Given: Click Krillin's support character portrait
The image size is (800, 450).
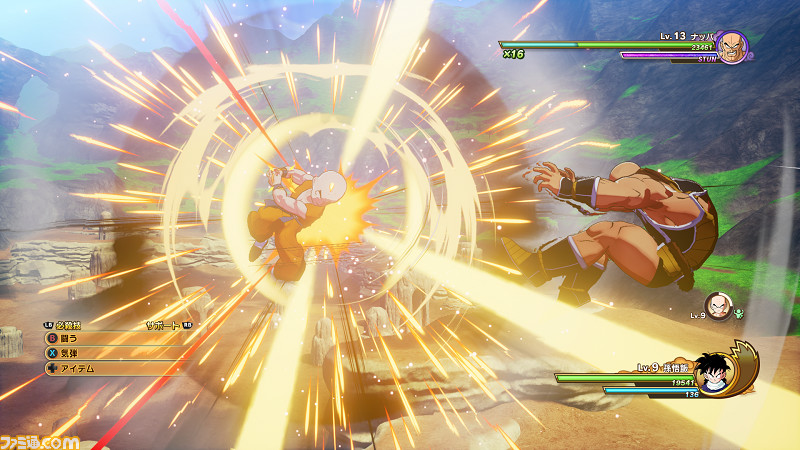Looking at the screenshot, I should [x=717, y=306].
